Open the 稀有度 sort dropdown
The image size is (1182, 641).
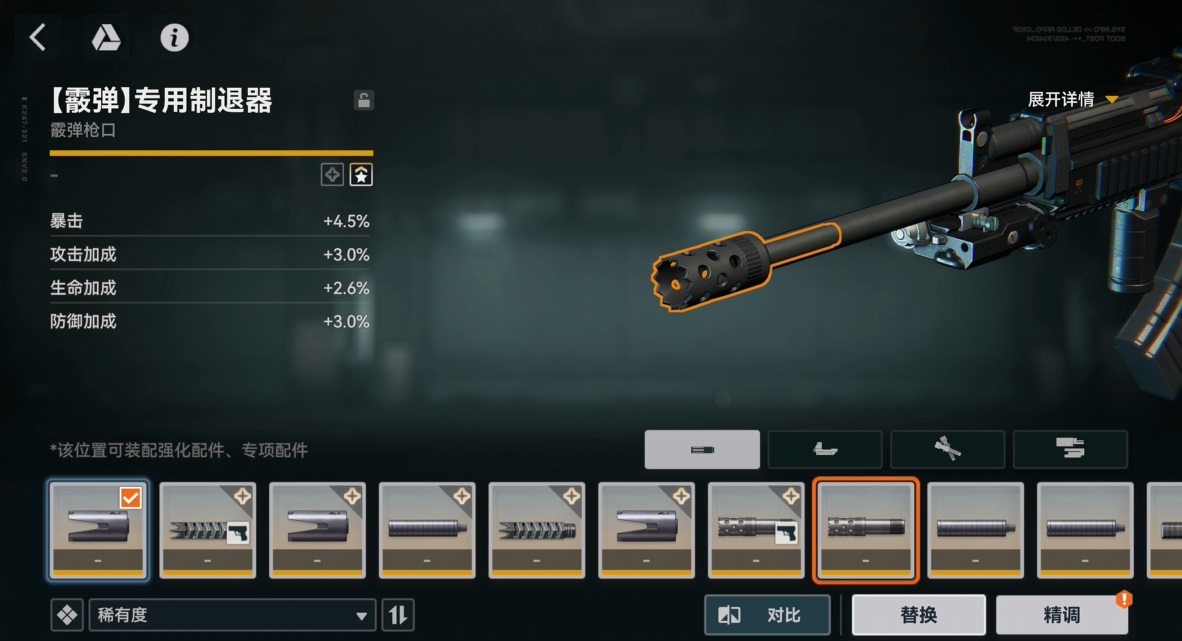pyautogui.click(x=232, y=615)
